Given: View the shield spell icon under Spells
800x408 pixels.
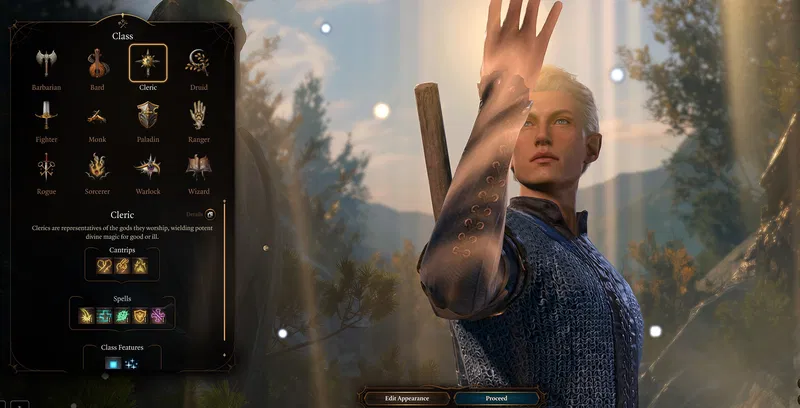Looking at the screenshot, I should (x=140, y=316).
